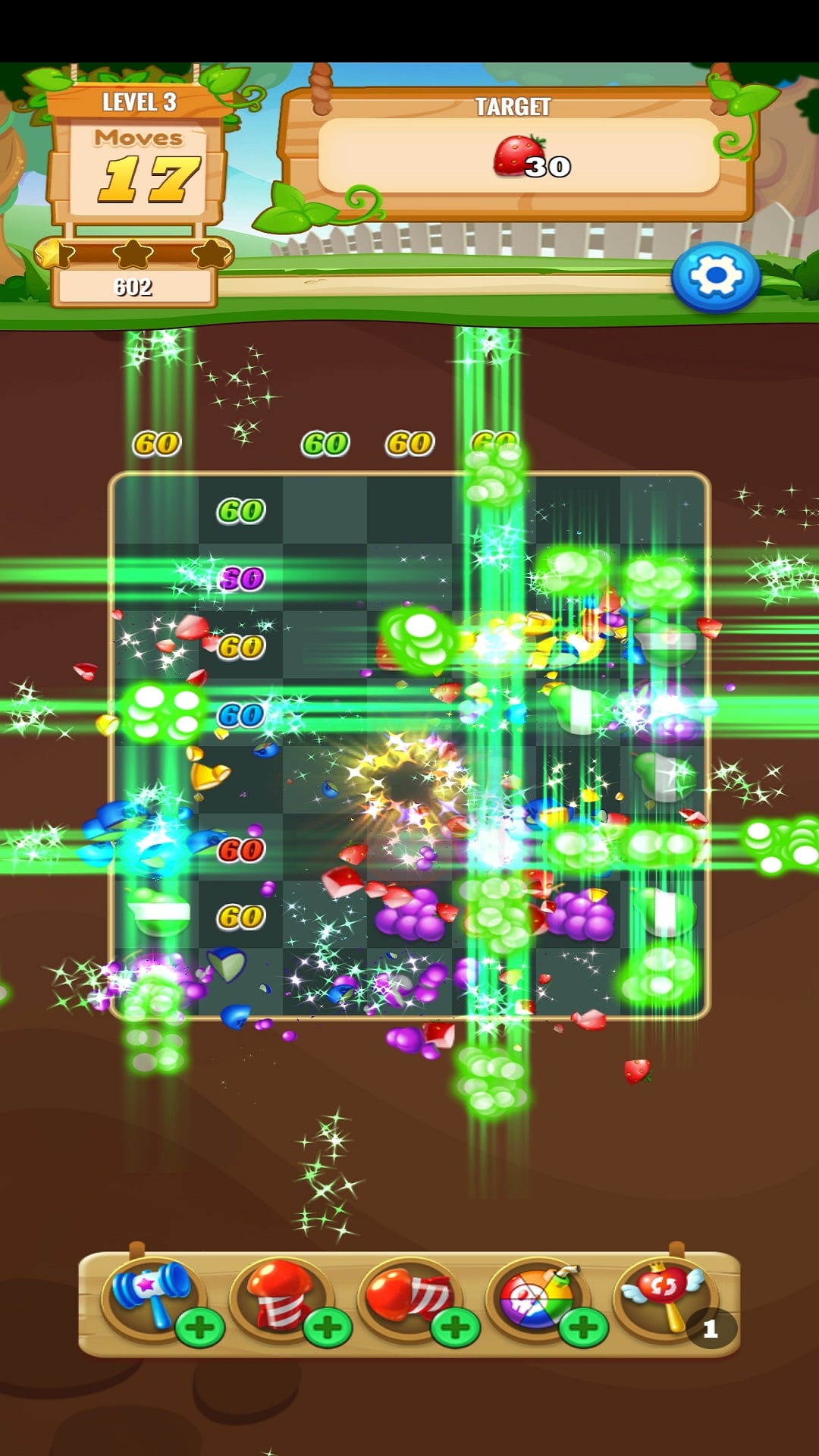Tap the plus button on the rainbow wheel booster
This screenshot has height=1456, width=819.
pyautogui.click(x=583, y=1327)
